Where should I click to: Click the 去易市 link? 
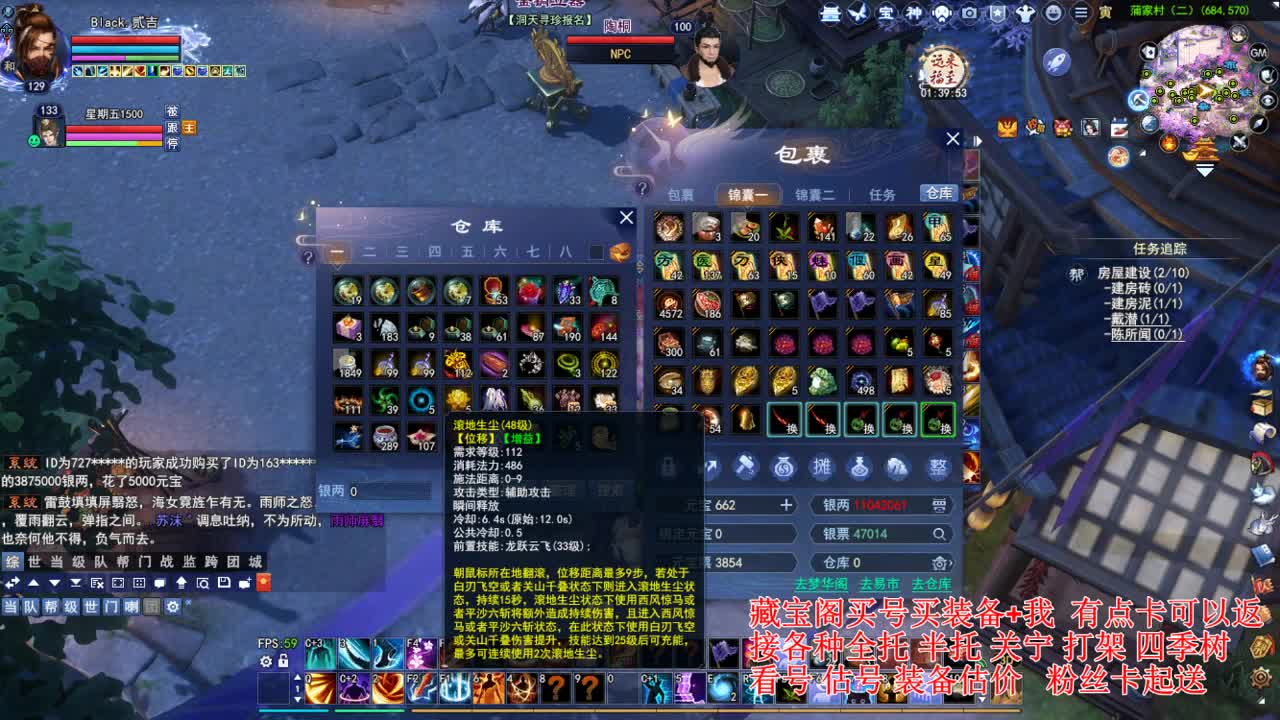tap(879, 584)
